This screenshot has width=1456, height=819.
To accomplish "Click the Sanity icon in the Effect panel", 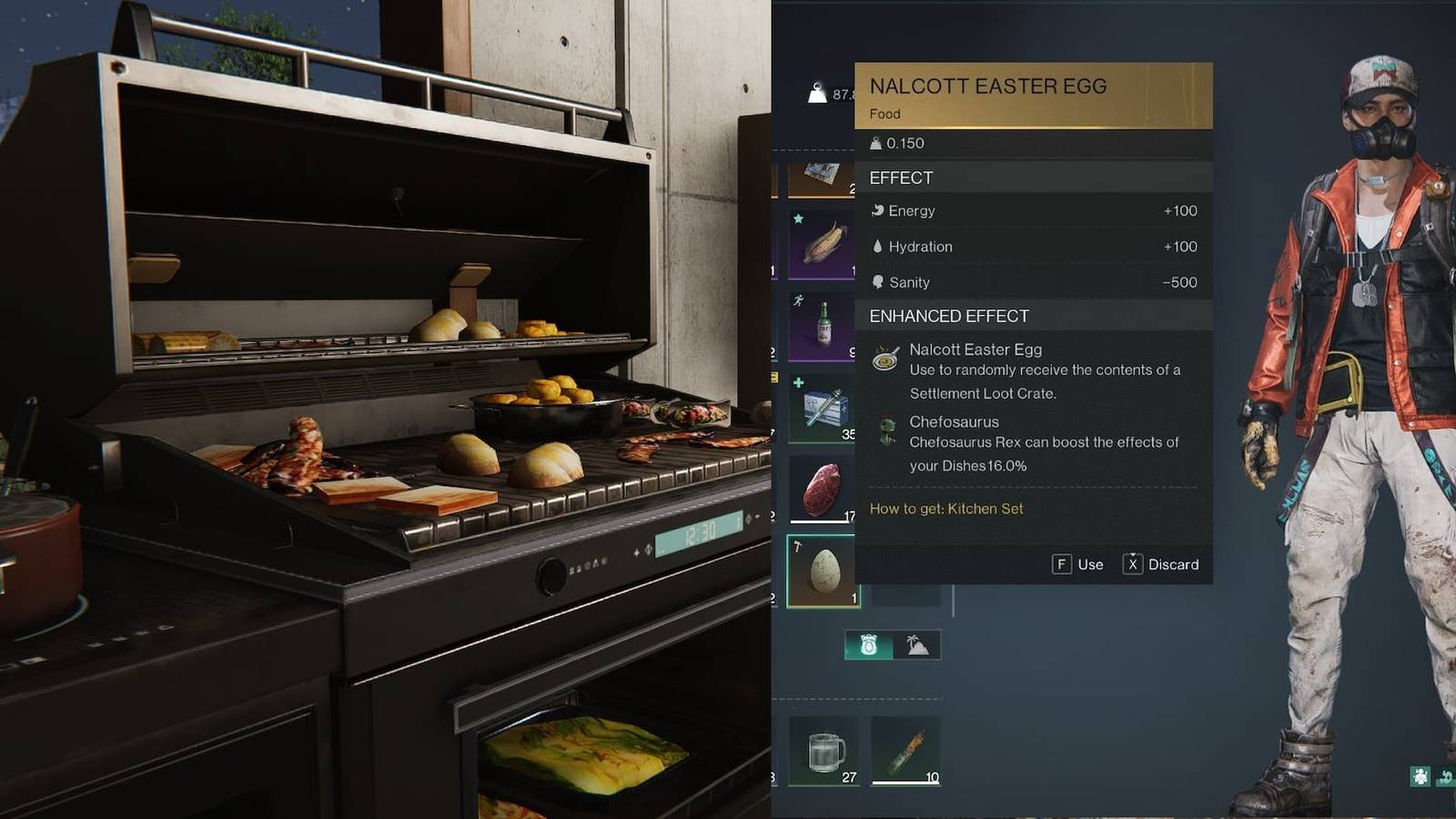I will [877, 282].
